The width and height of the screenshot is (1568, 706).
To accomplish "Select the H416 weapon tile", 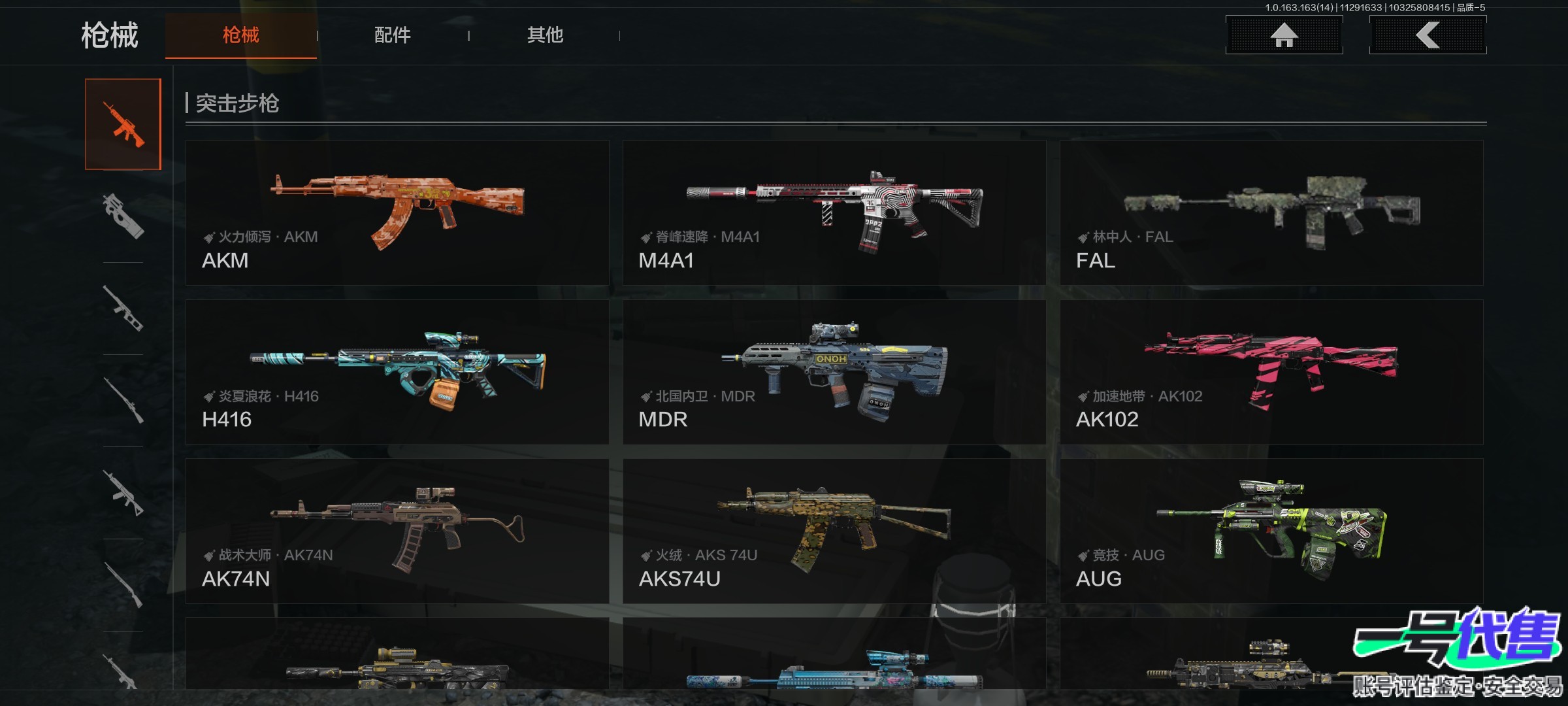I will coord(397,372).
